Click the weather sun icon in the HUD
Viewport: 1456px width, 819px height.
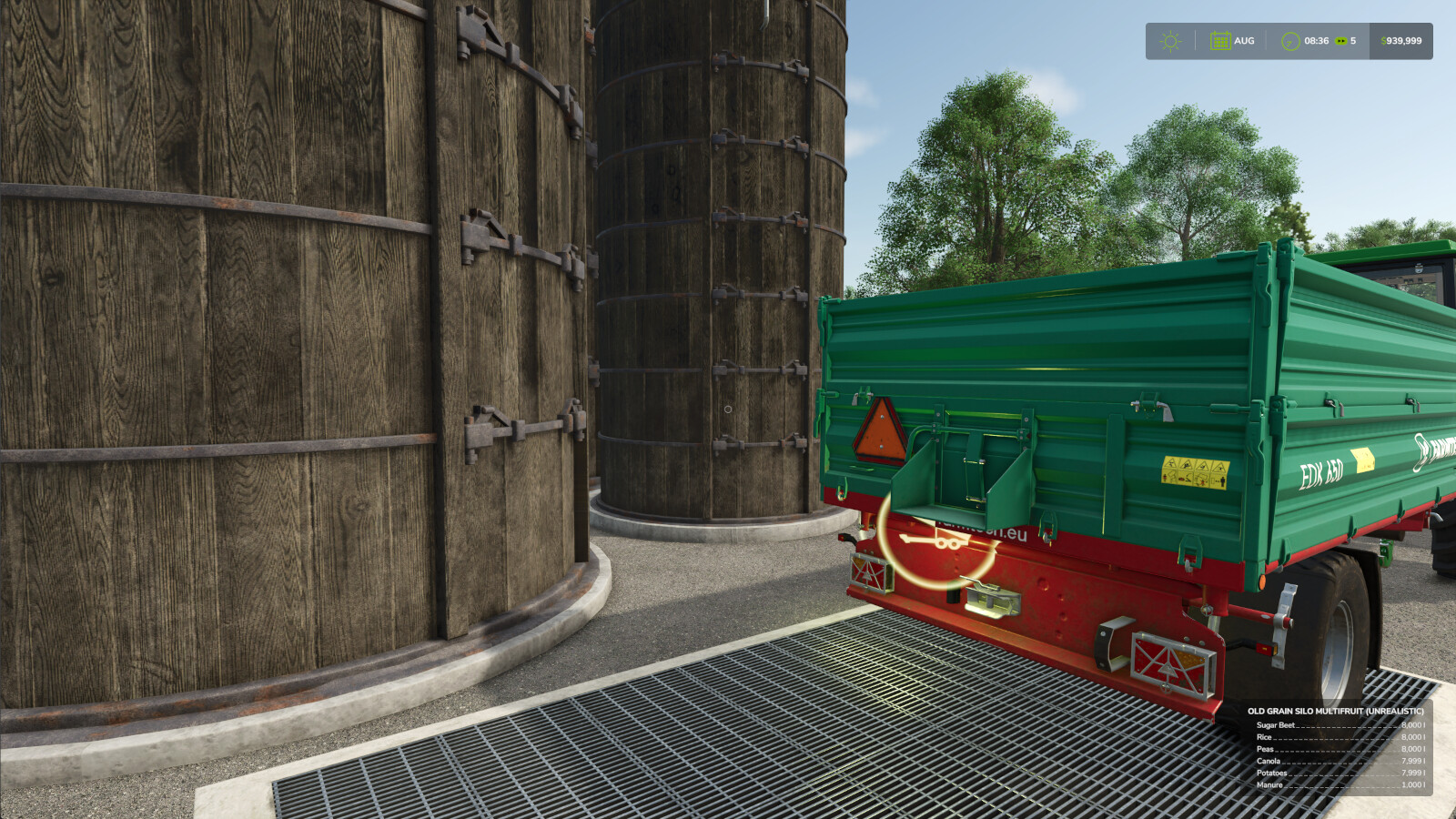point(1169,40)
